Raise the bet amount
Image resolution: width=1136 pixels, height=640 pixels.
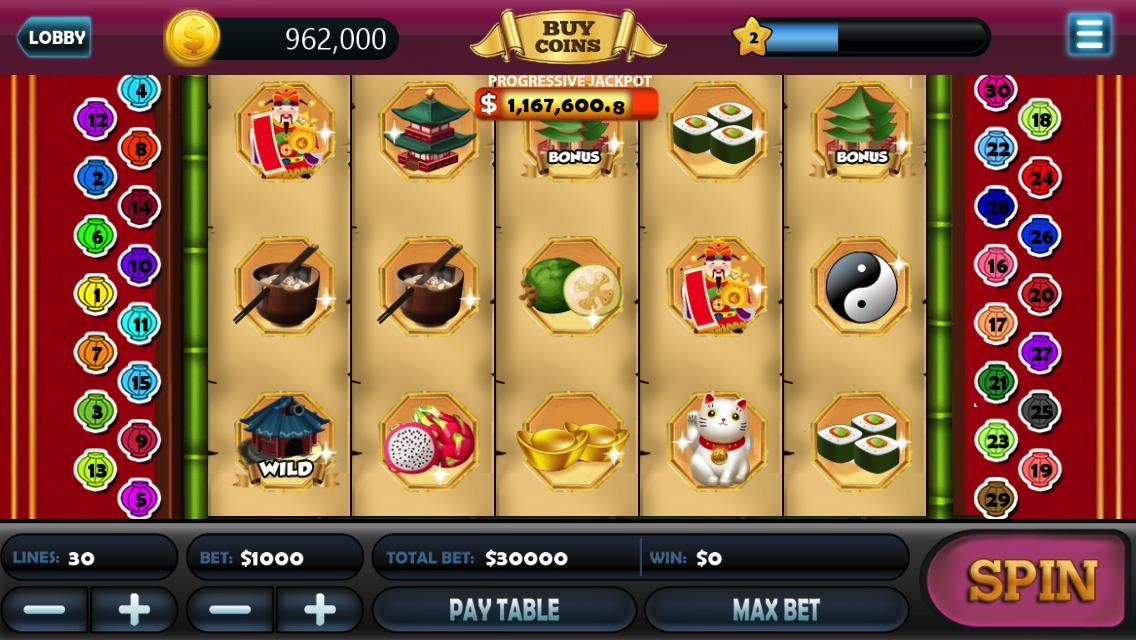(x=320, y=609)
